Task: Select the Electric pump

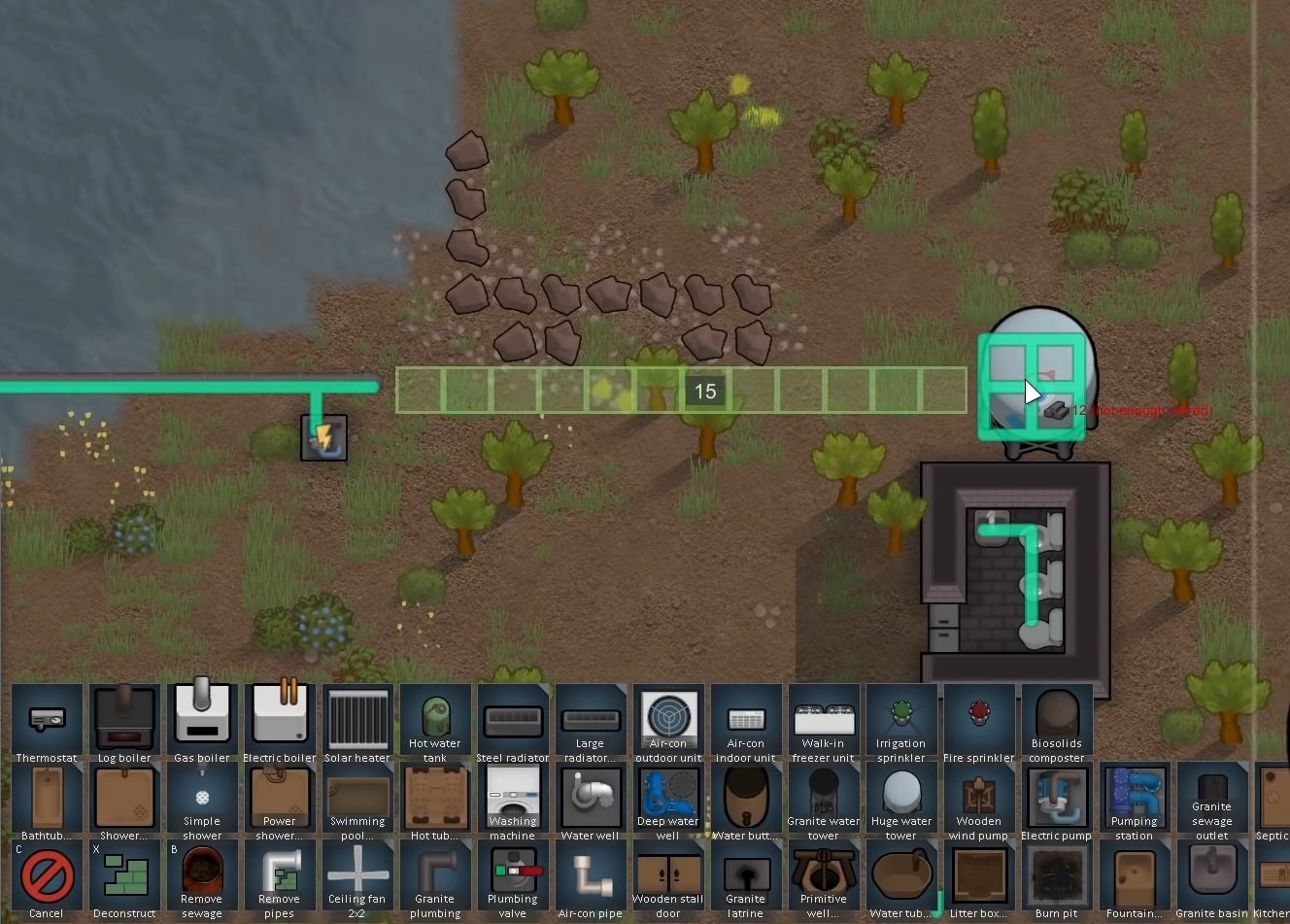Action: [1057, 797]
